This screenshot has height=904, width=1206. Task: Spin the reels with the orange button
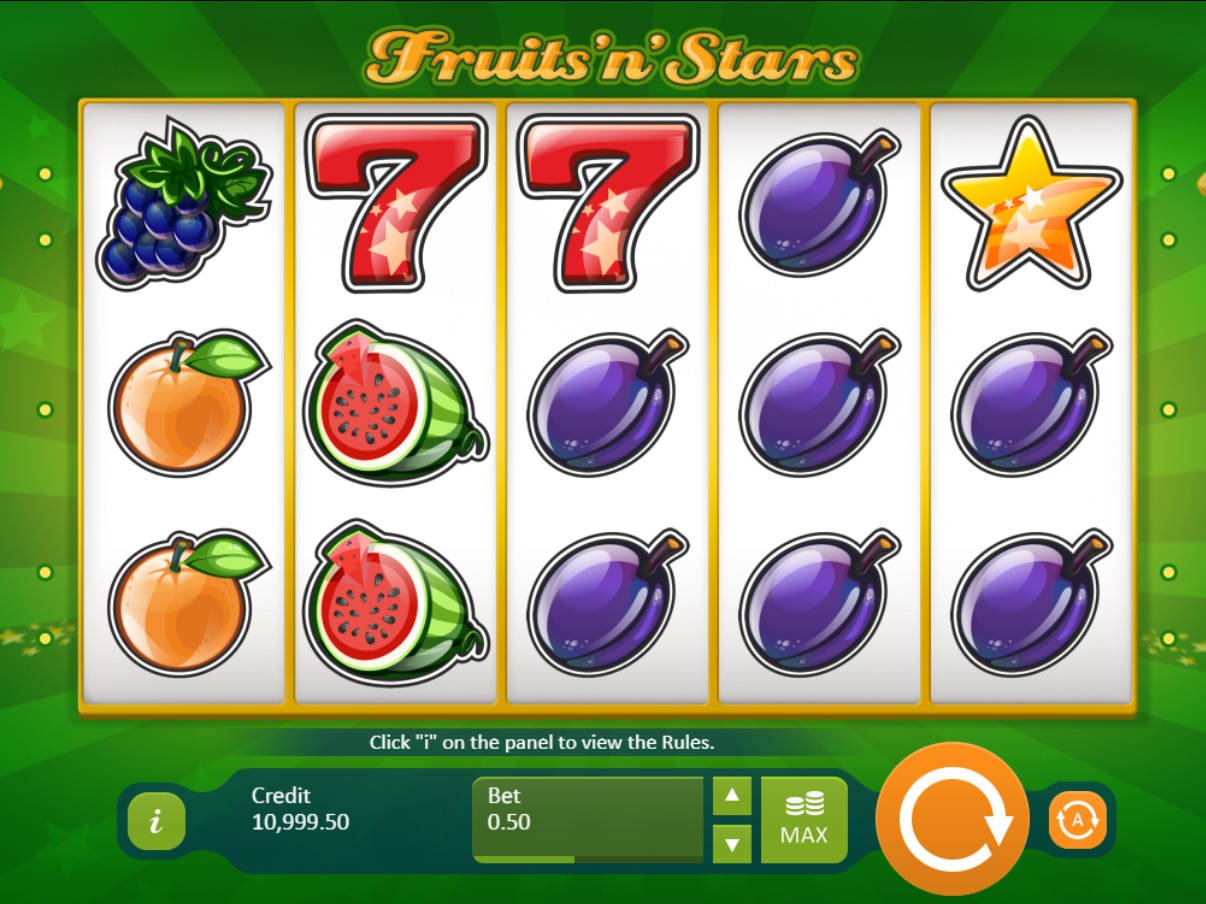(952, 819)
